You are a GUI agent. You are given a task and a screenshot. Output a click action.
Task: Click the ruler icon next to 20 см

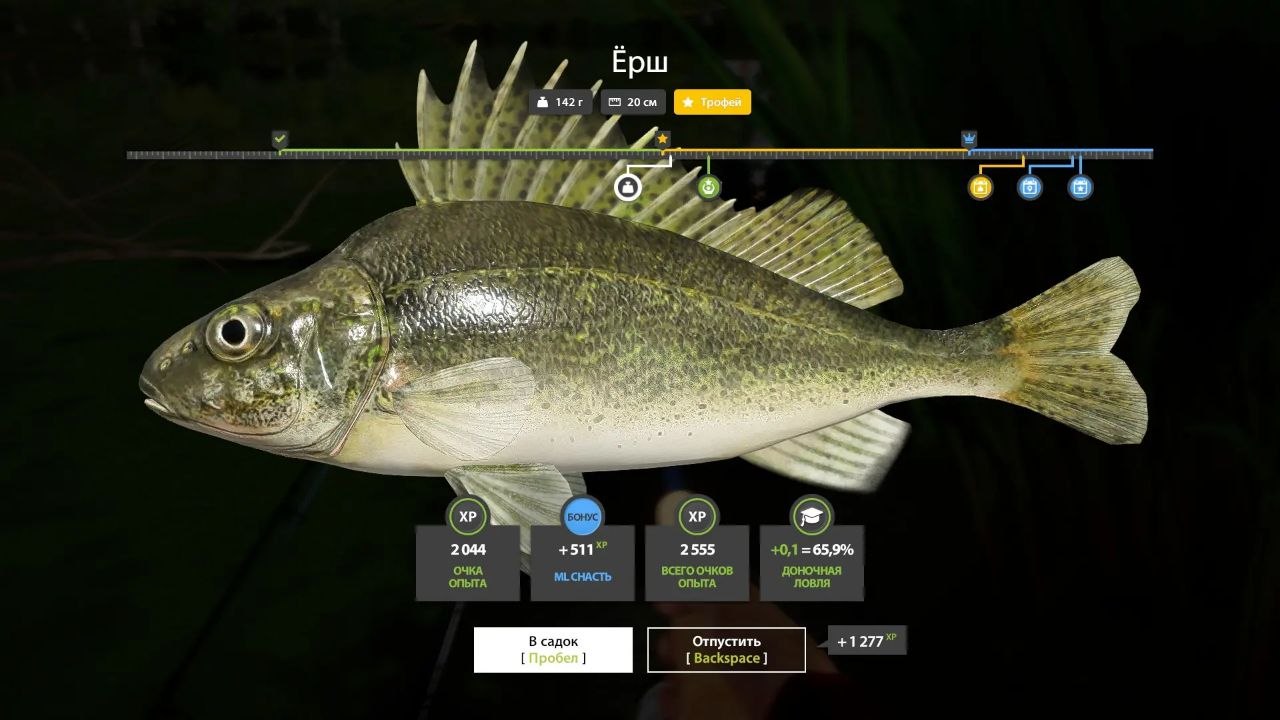[613, 101]
